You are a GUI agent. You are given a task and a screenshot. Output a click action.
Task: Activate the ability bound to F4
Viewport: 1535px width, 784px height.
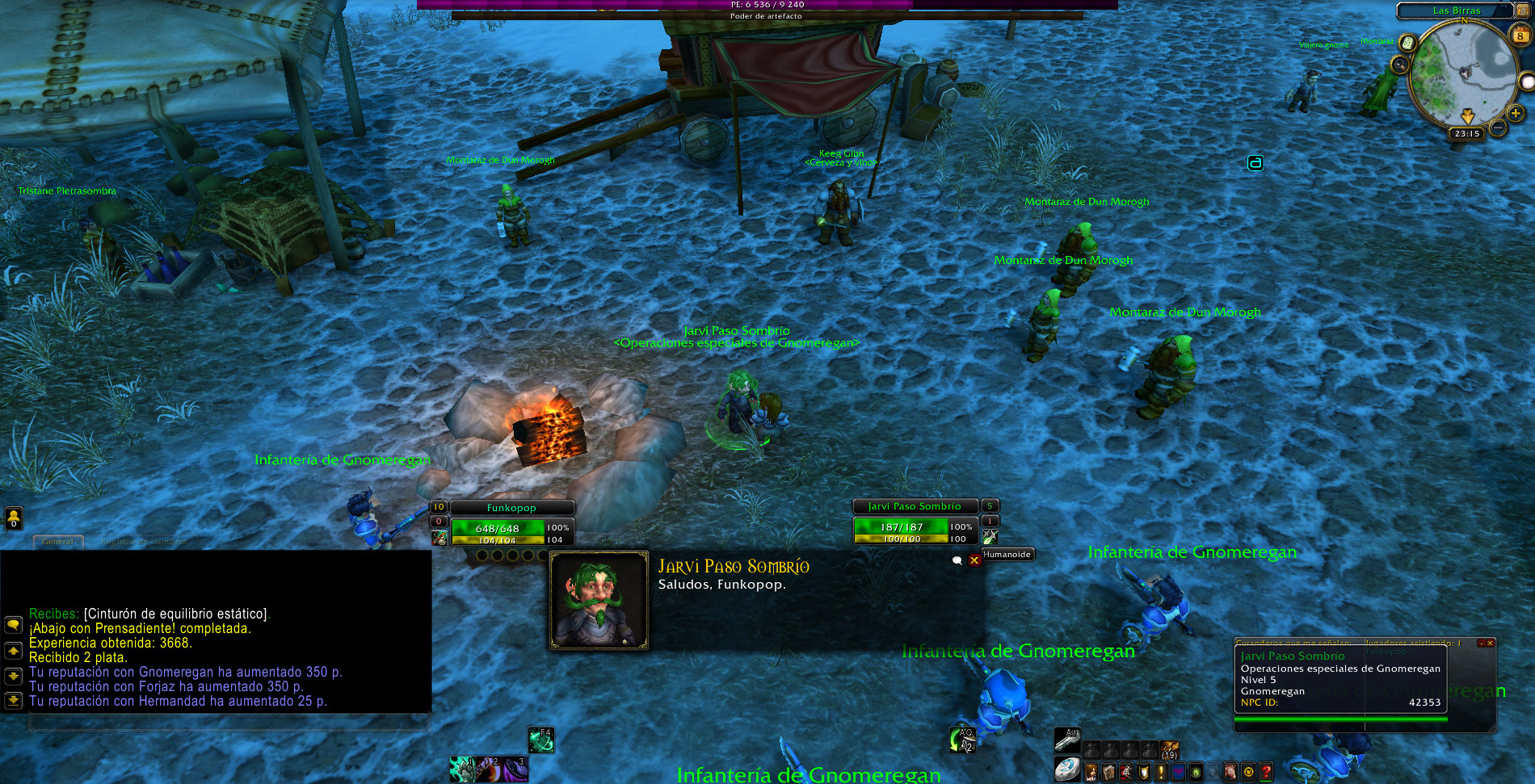pyautogui.click(x=540, y=740)
